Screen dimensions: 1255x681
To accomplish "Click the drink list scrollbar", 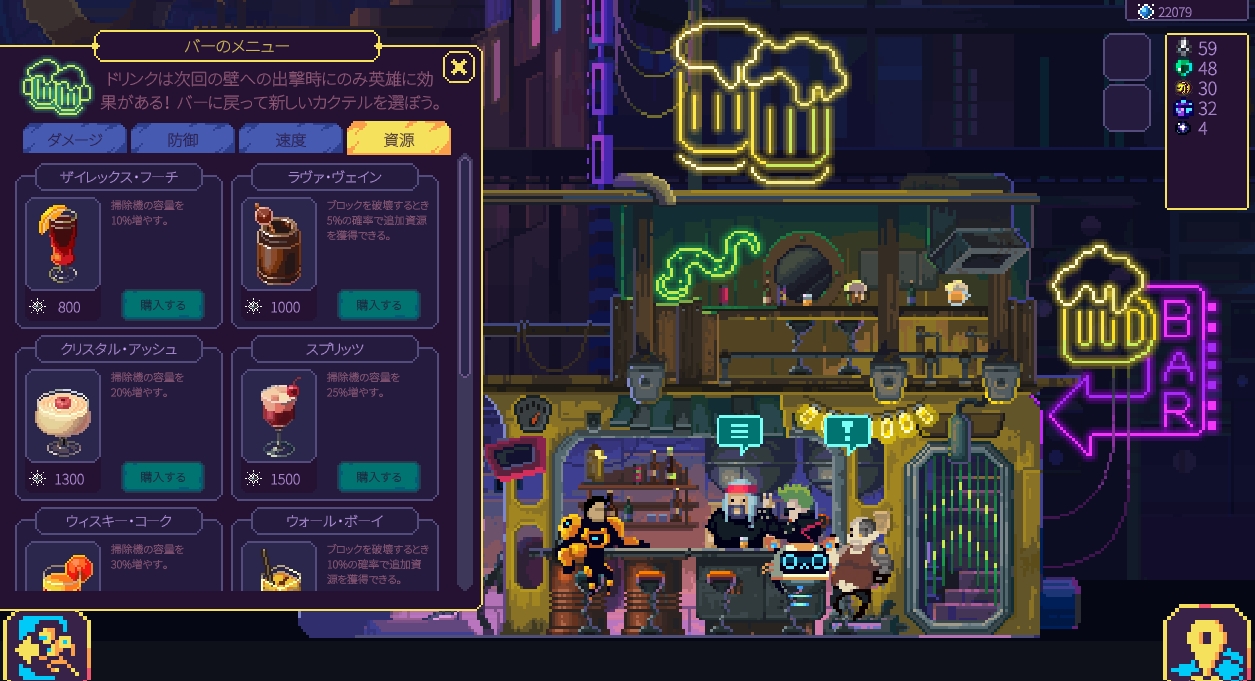I will point(464,270).
